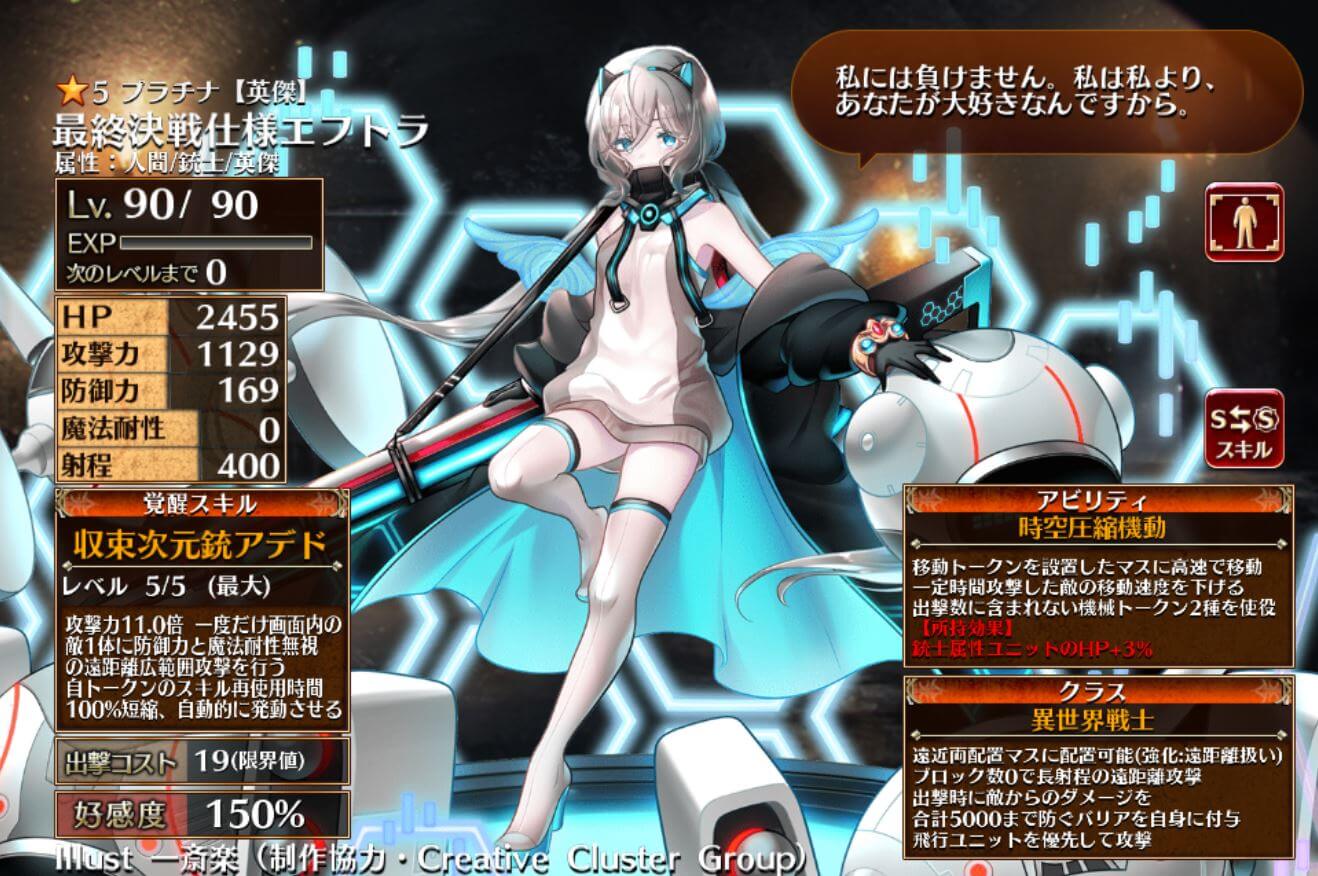View the class panel 異世界戦士

pos(1098,718)
